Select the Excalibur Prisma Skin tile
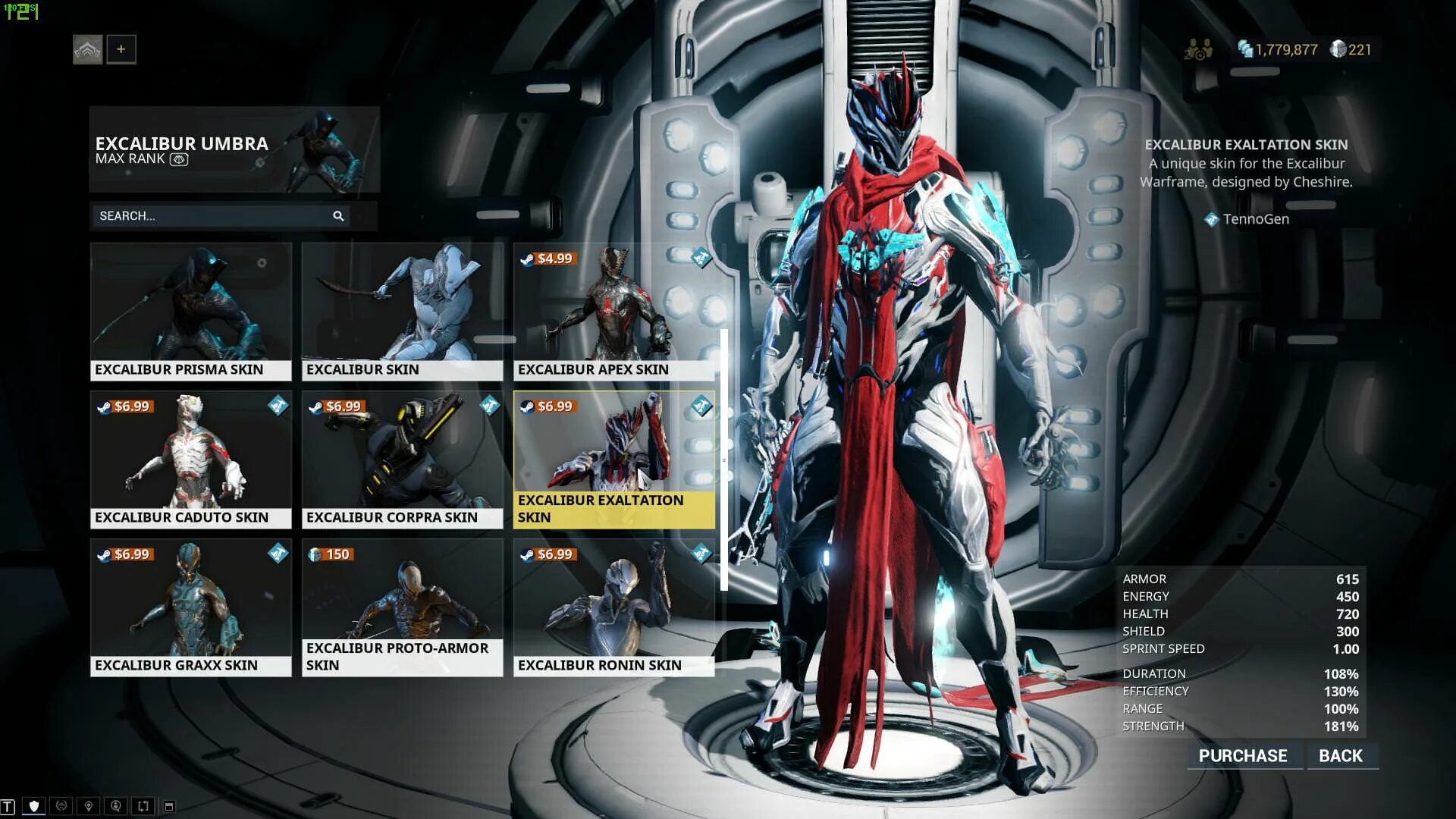 pyautogui.click(x=190, y=311)
